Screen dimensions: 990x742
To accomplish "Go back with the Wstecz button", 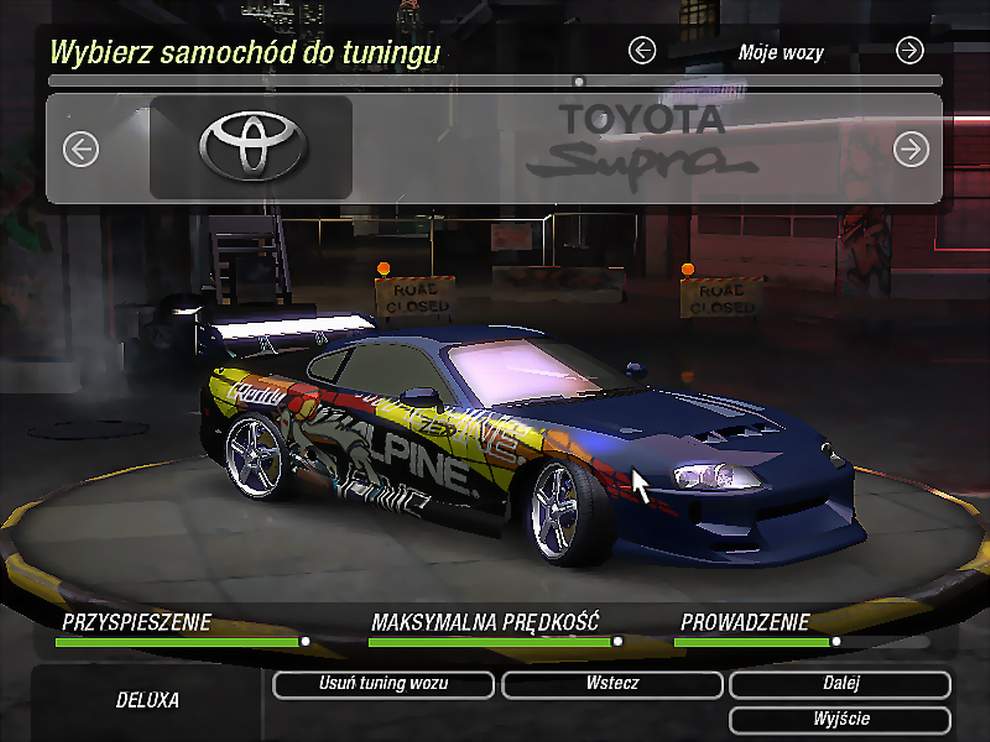I will 612,684.
